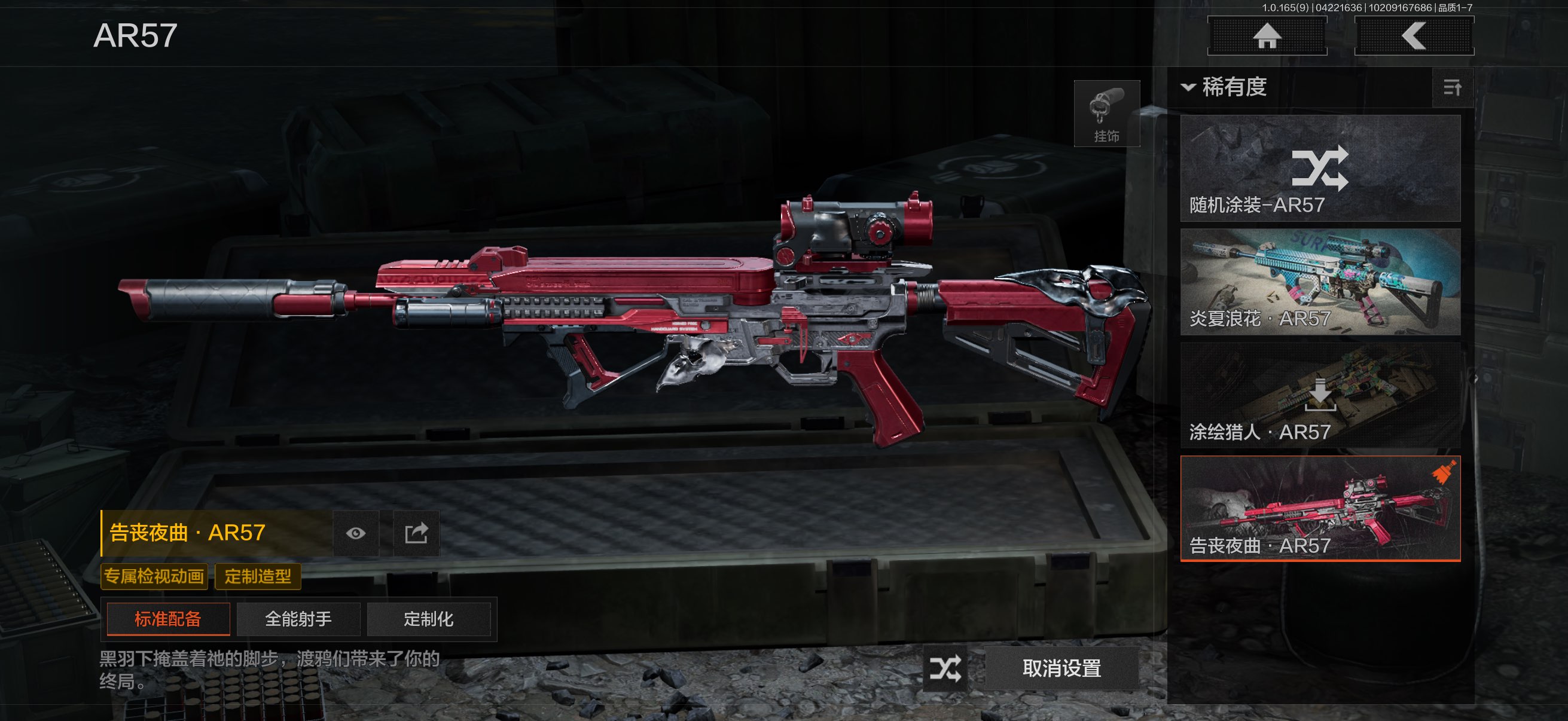Toggle the sort order icon

tap(1453, 88)
